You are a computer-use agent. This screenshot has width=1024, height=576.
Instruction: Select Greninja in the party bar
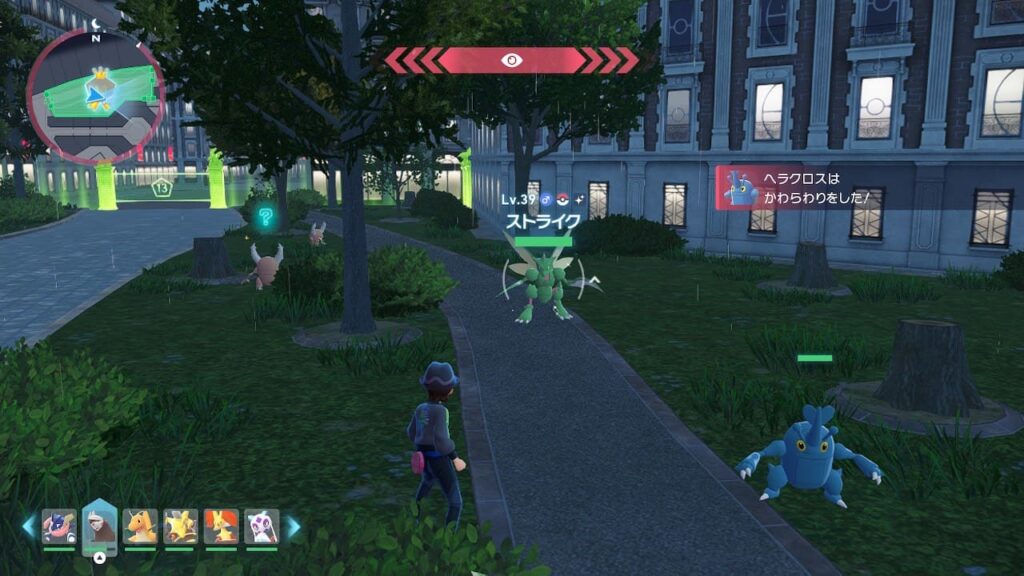pyautogui.click(x=59, y=526)
